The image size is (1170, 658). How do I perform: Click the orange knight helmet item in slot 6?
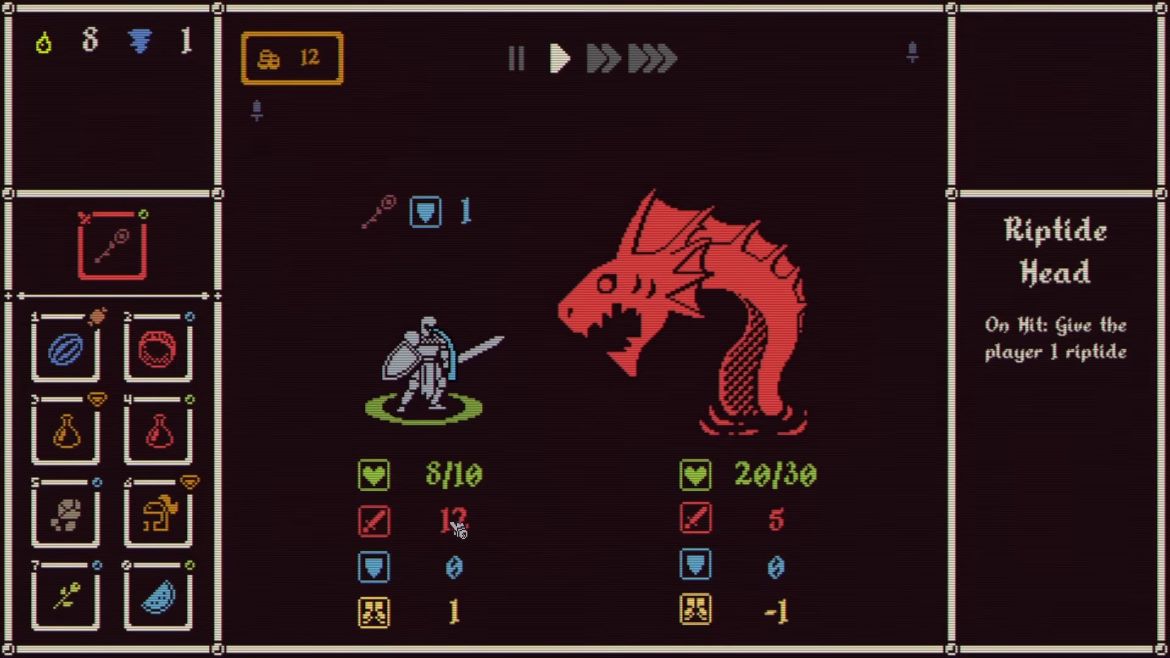click(158, 515)
